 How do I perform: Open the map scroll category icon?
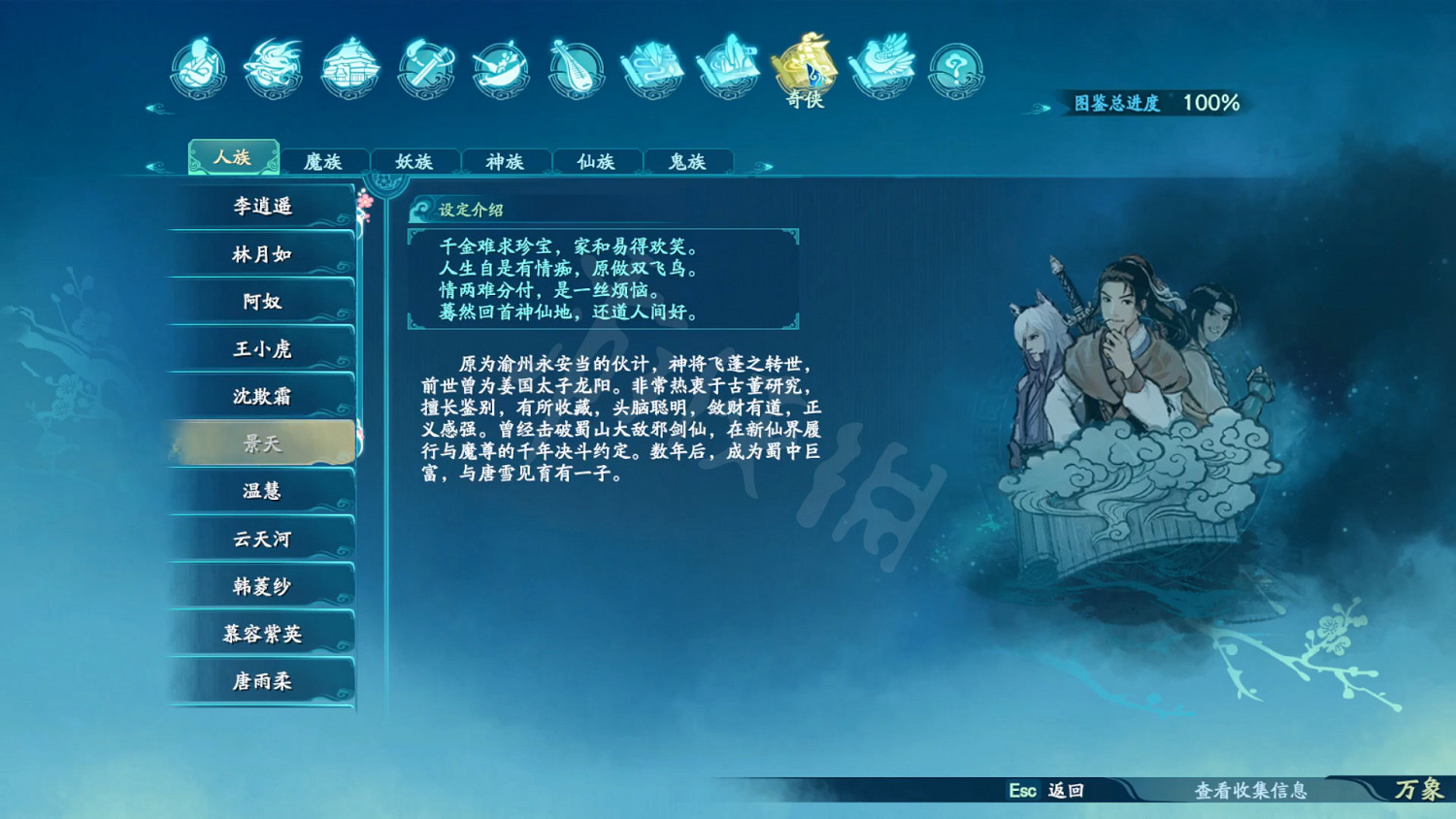coord(652,68)
